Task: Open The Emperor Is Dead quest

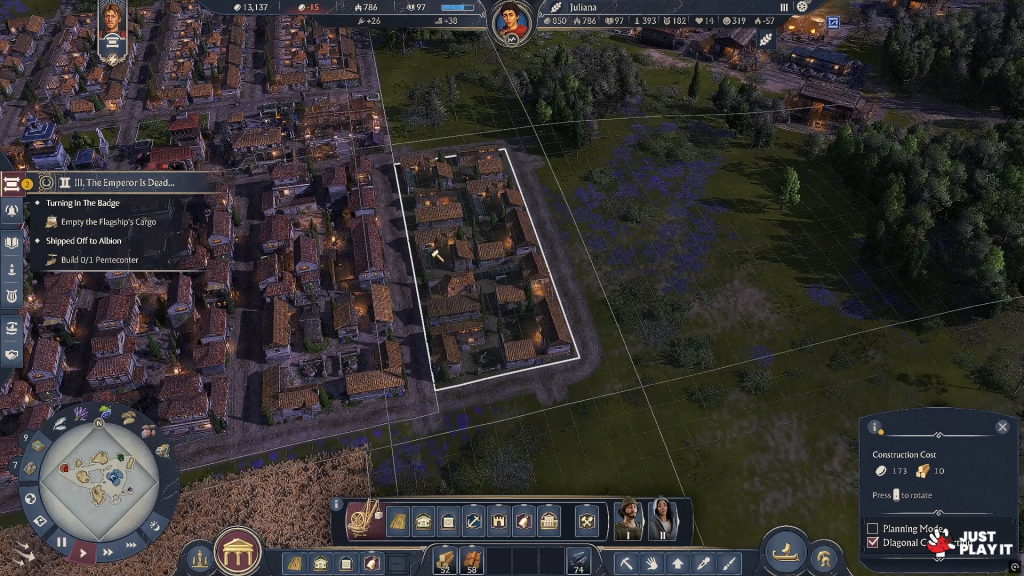Action: pyautogui.click(x=117, y=183)
